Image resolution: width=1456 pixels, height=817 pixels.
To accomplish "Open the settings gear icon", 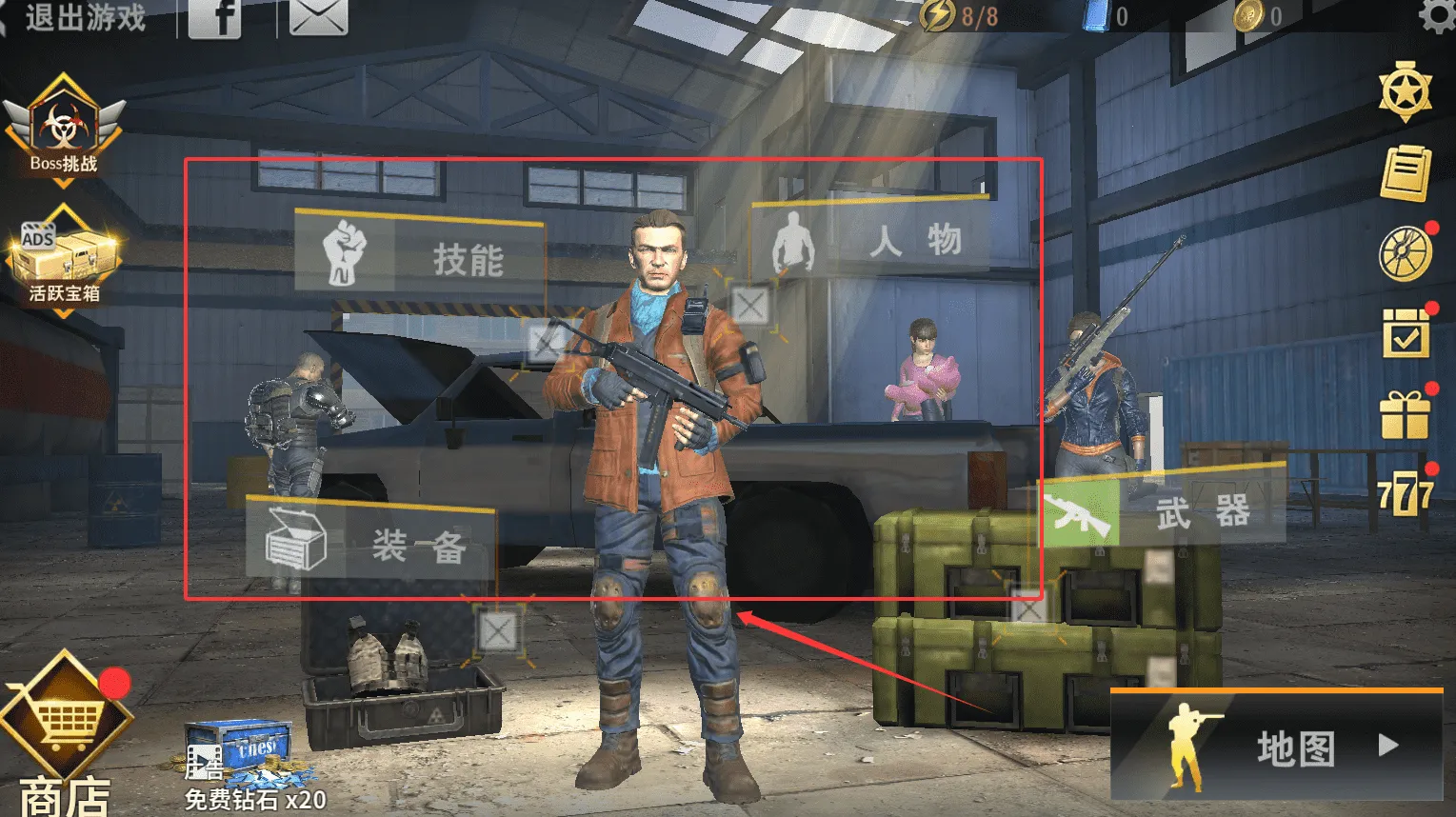I will pos(1436,15).
